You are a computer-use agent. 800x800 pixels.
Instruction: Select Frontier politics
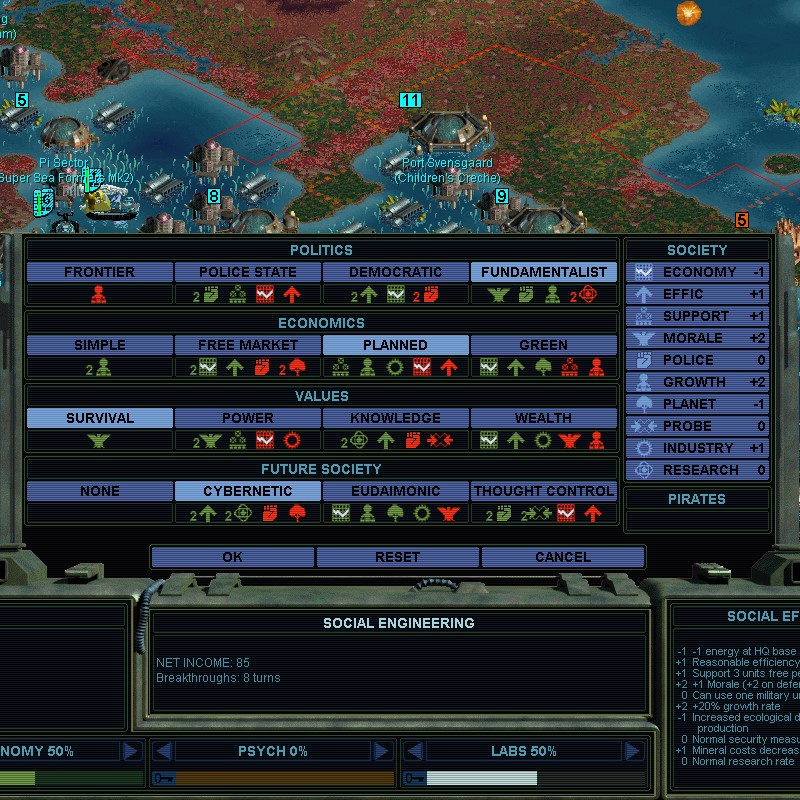(99, 272)
